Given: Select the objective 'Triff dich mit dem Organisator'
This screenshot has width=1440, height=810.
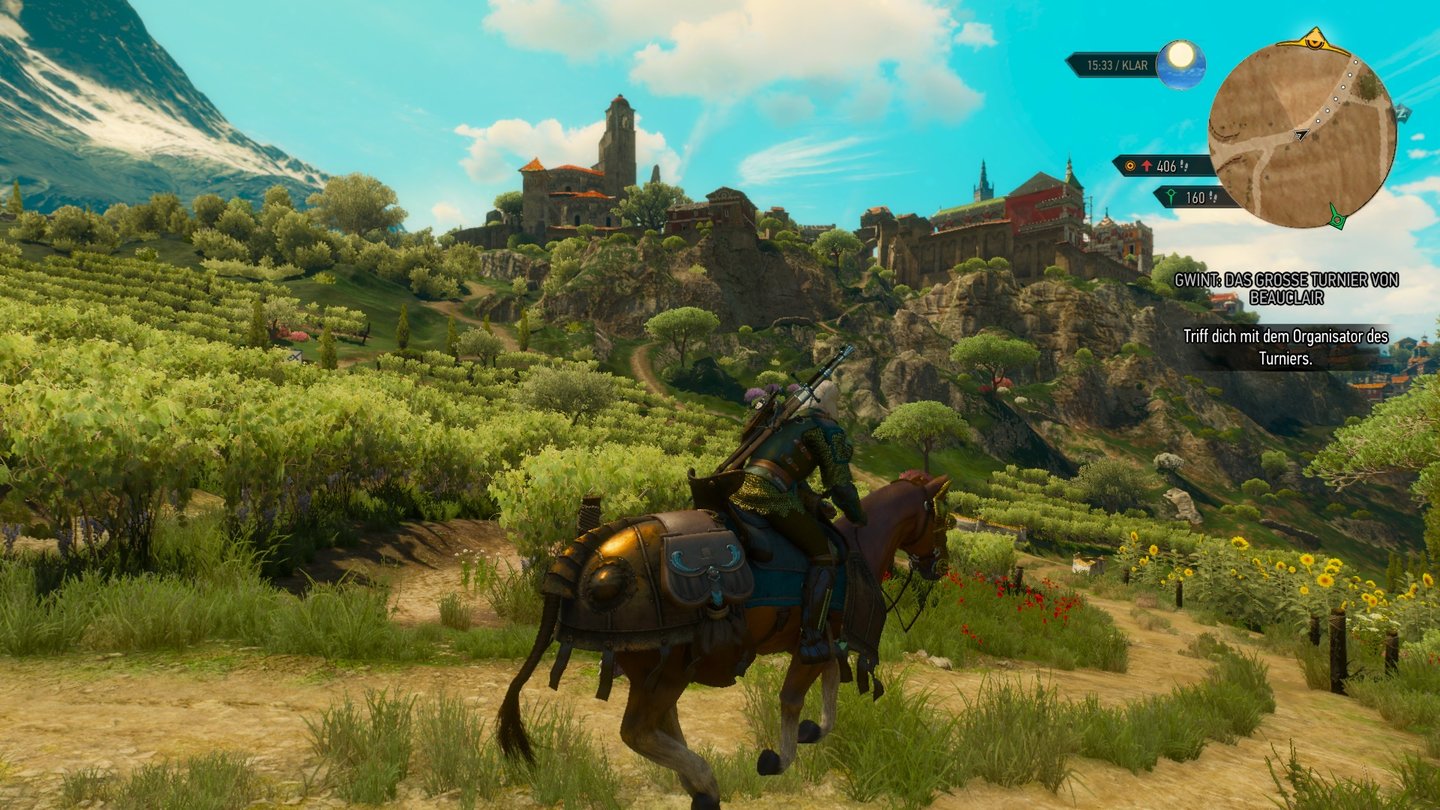Looking at the screenshot, I should pos(1285,346).
